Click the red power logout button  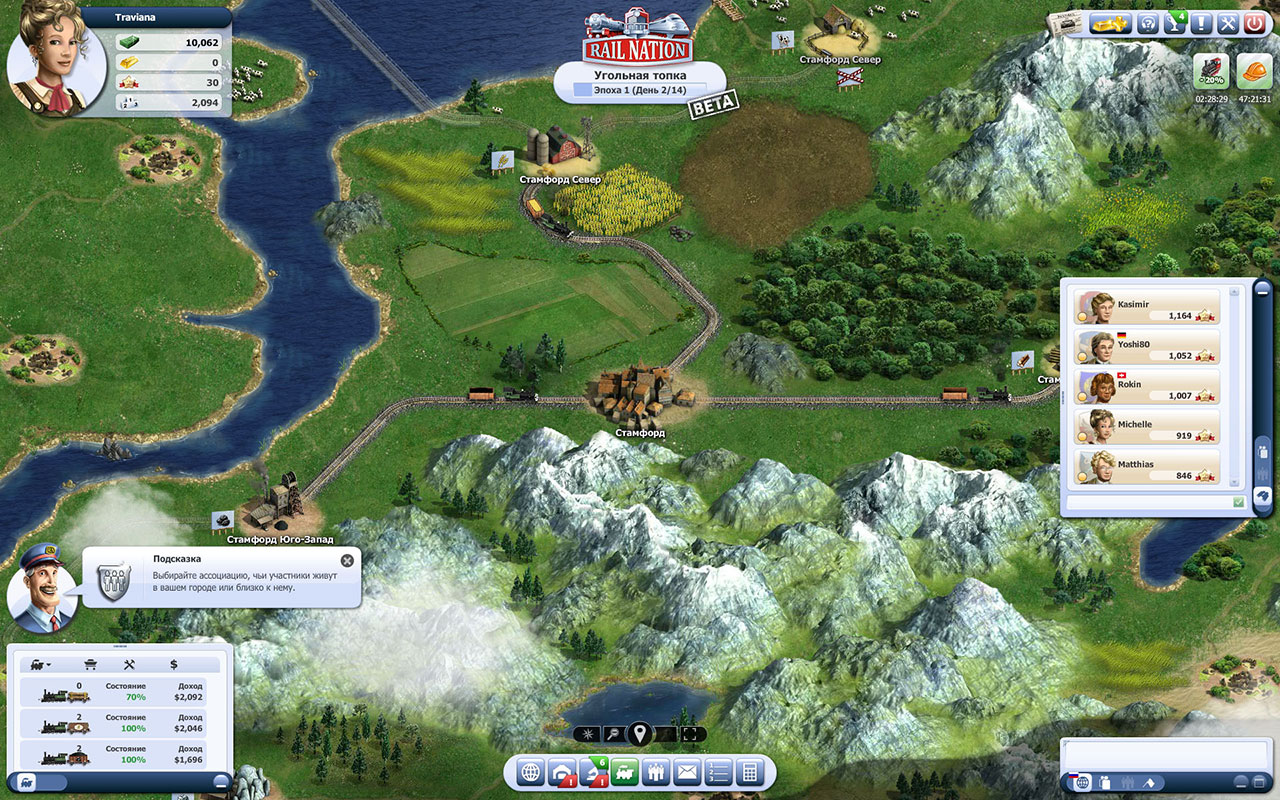[1254, 23]
